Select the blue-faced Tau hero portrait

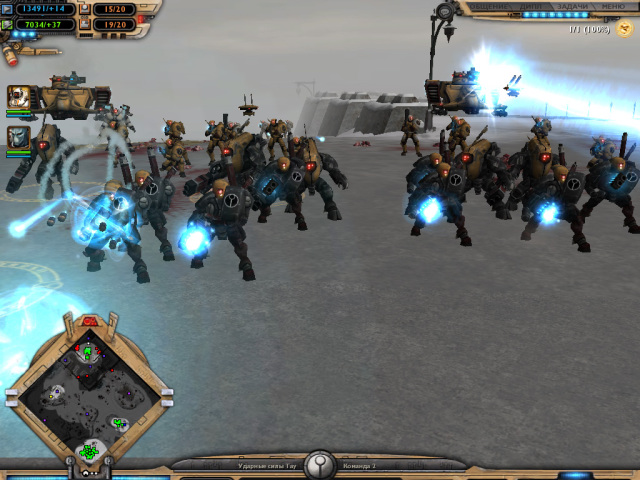[x=18, y=136]
